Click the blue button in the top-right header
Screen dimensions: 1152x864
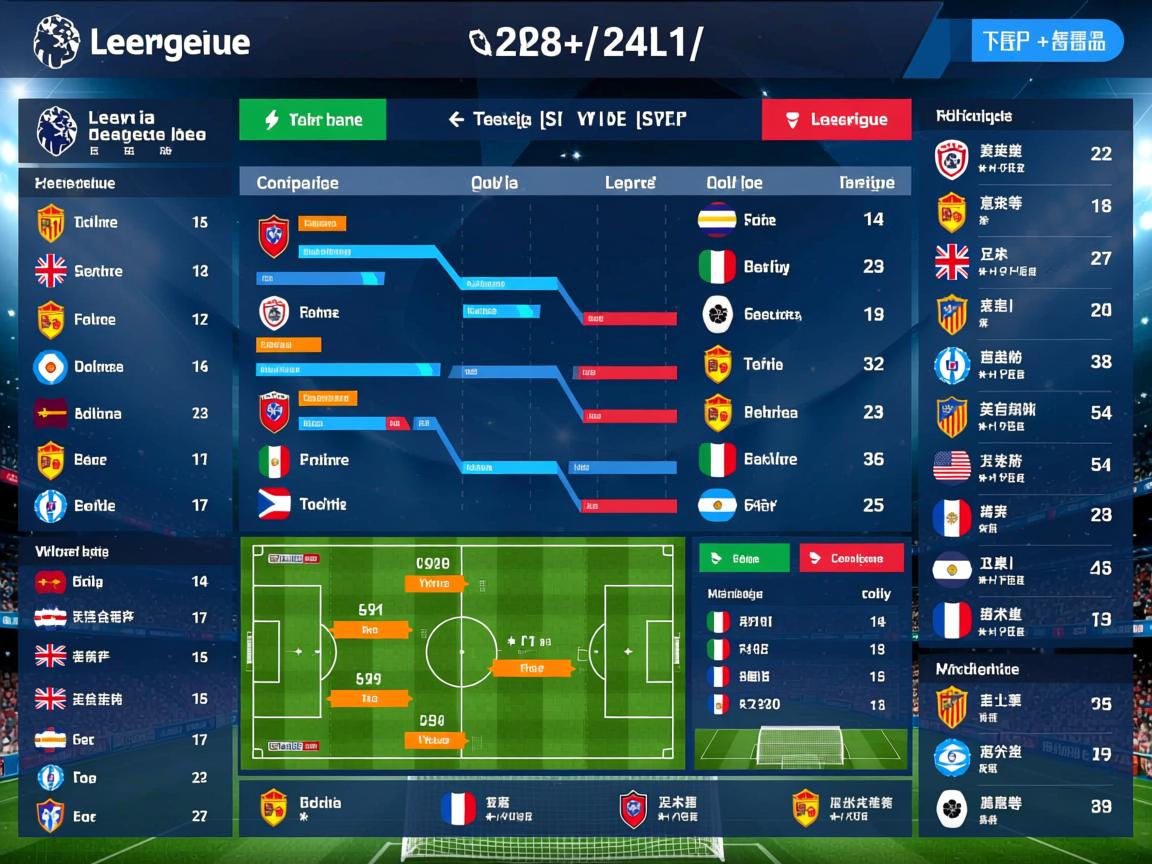coord(1047,41)
